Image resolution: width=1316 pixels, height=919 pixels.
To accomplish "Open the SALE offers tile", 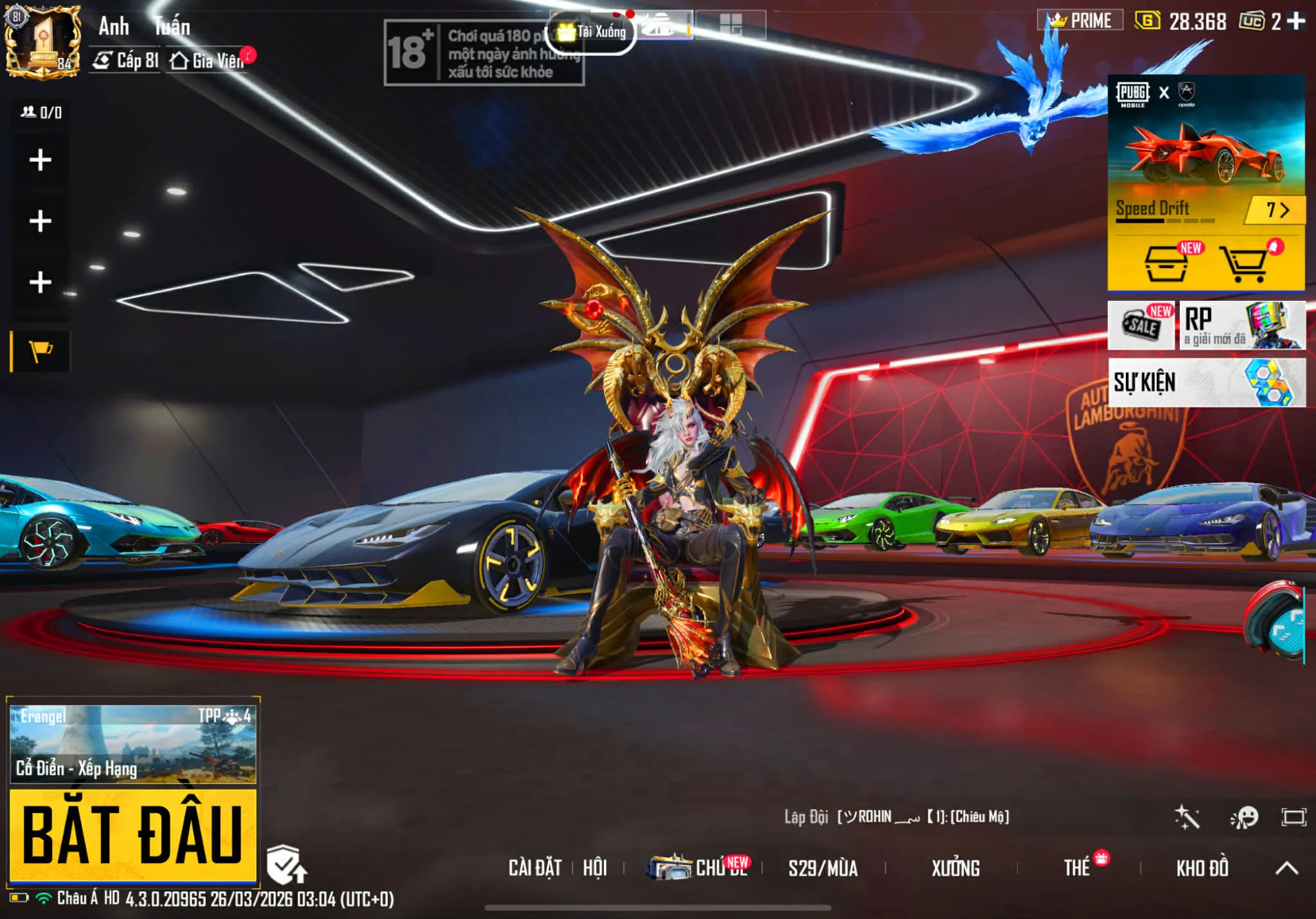I will pos(1141,325).
